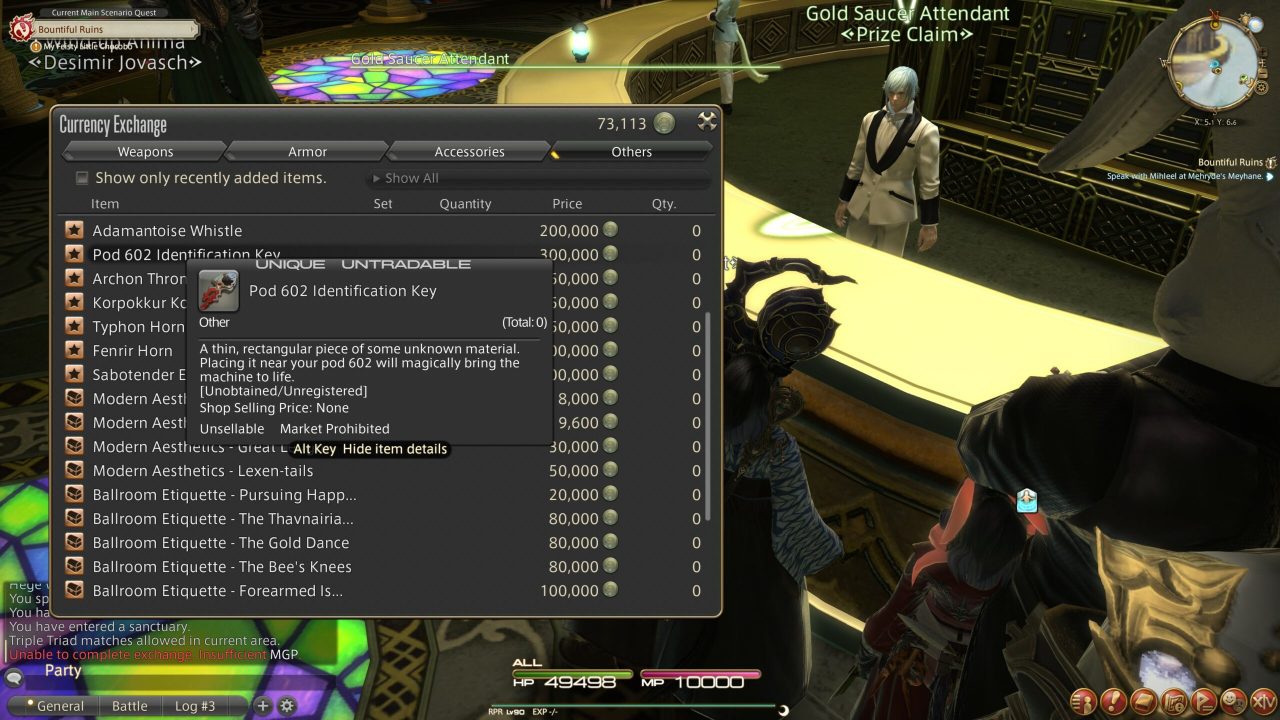Click the exclamation notification icon on the hotbar
This screenshot has width=1280, height=720.
tap(1112, 703)
